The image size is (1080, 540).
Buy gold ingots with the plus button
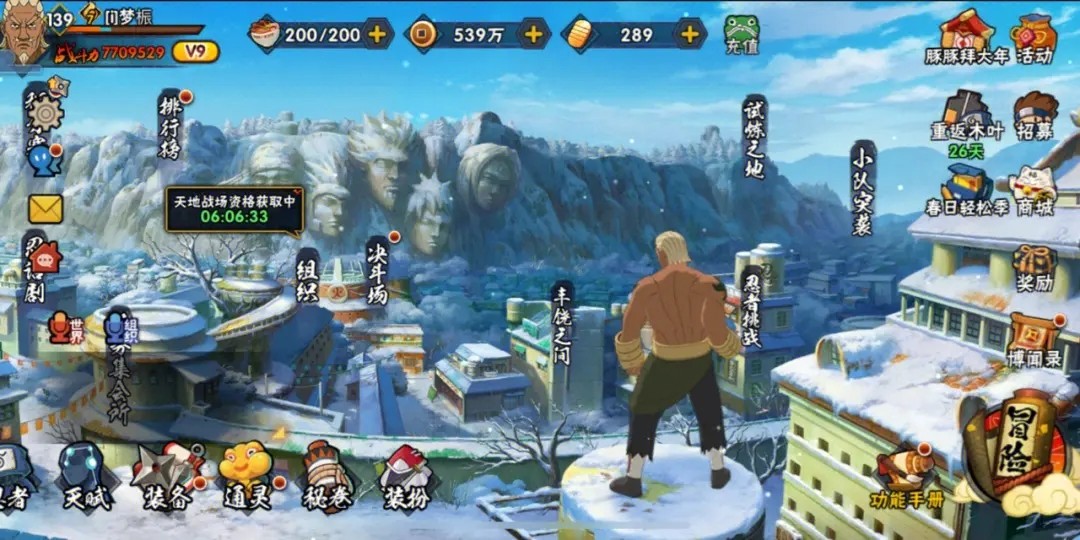(x=689, y=34)
